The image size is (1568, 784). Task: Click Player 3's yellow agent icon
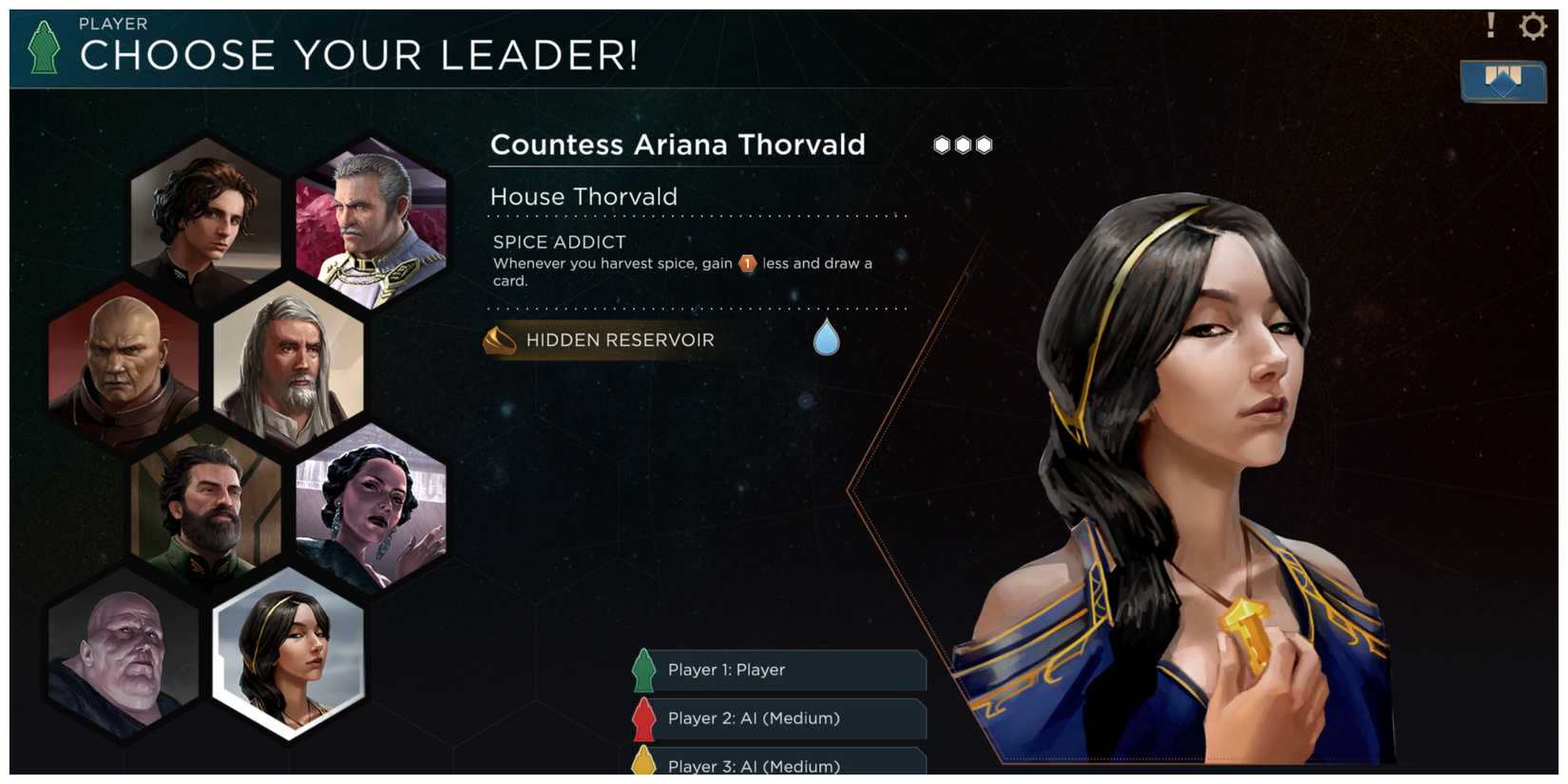tap(642, 763)
